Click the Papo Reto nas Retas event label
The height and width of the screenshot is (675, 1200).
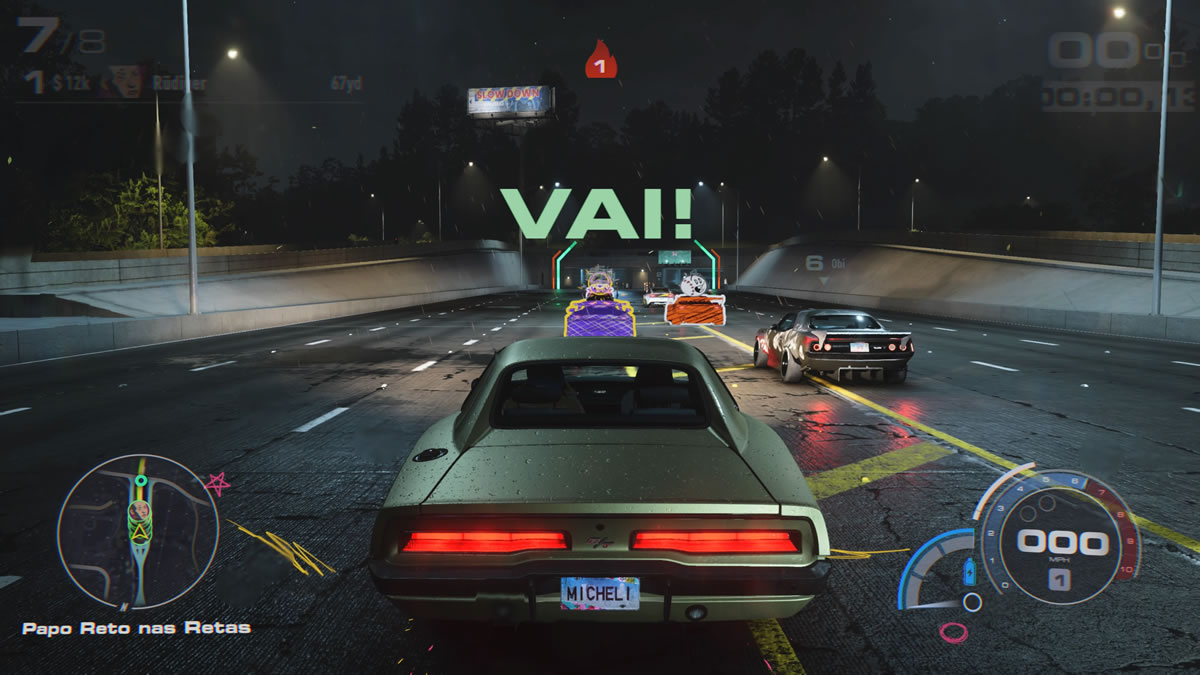point(137,628)
